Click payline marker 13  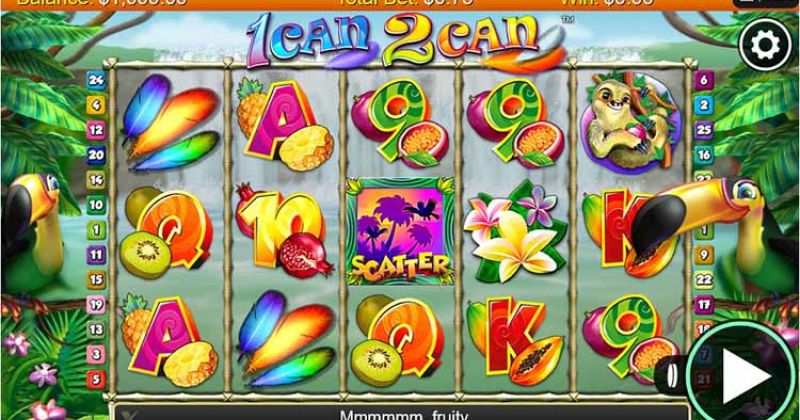pyautogui.click(x=96, y=329)
